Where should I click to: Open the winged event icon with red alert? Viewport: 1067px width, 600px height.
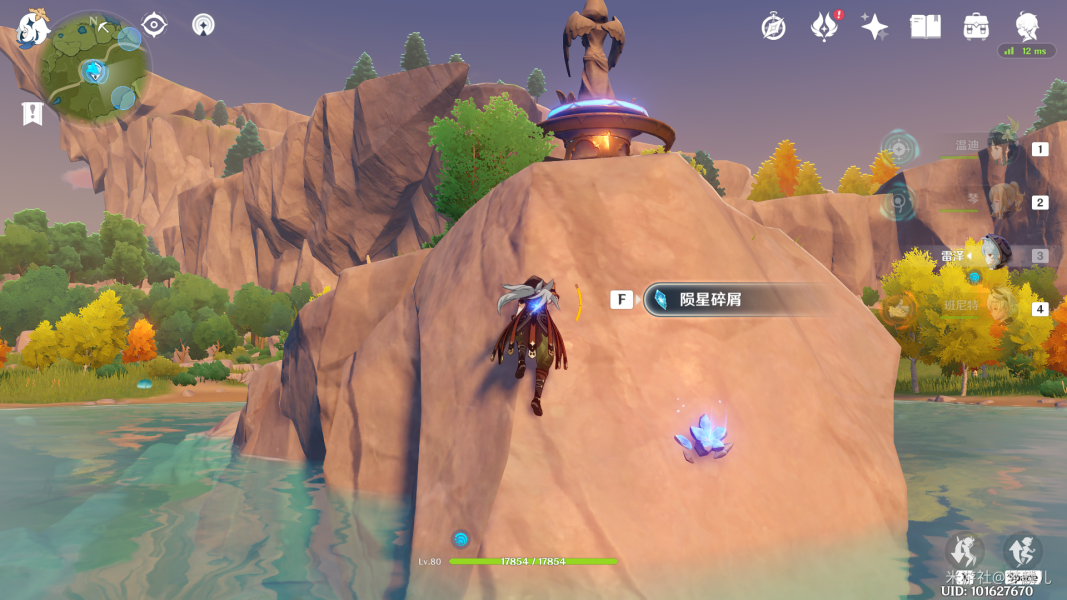(824, 27)
